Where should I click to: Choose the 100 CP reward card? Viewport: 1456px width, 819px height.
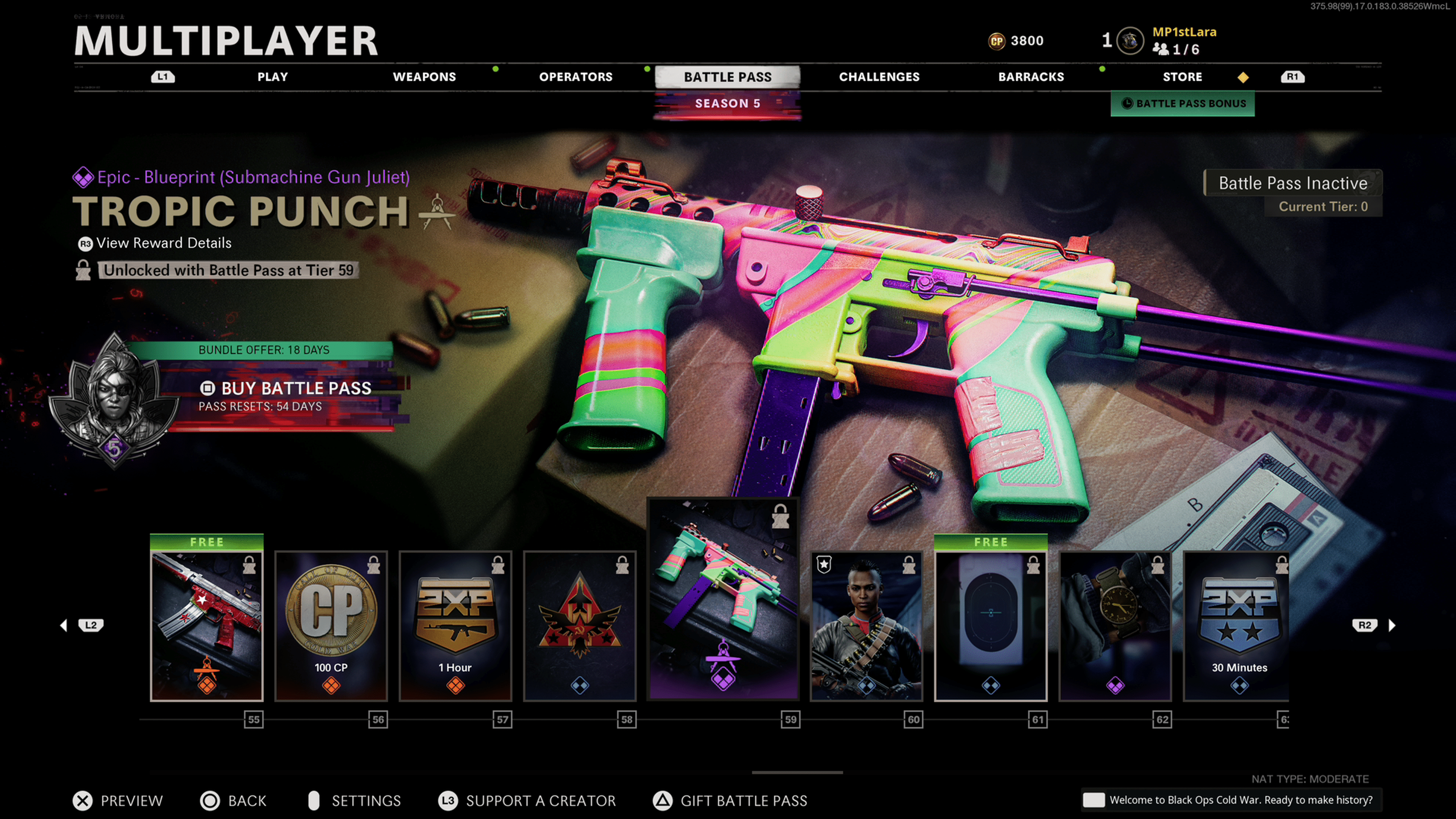331,626
